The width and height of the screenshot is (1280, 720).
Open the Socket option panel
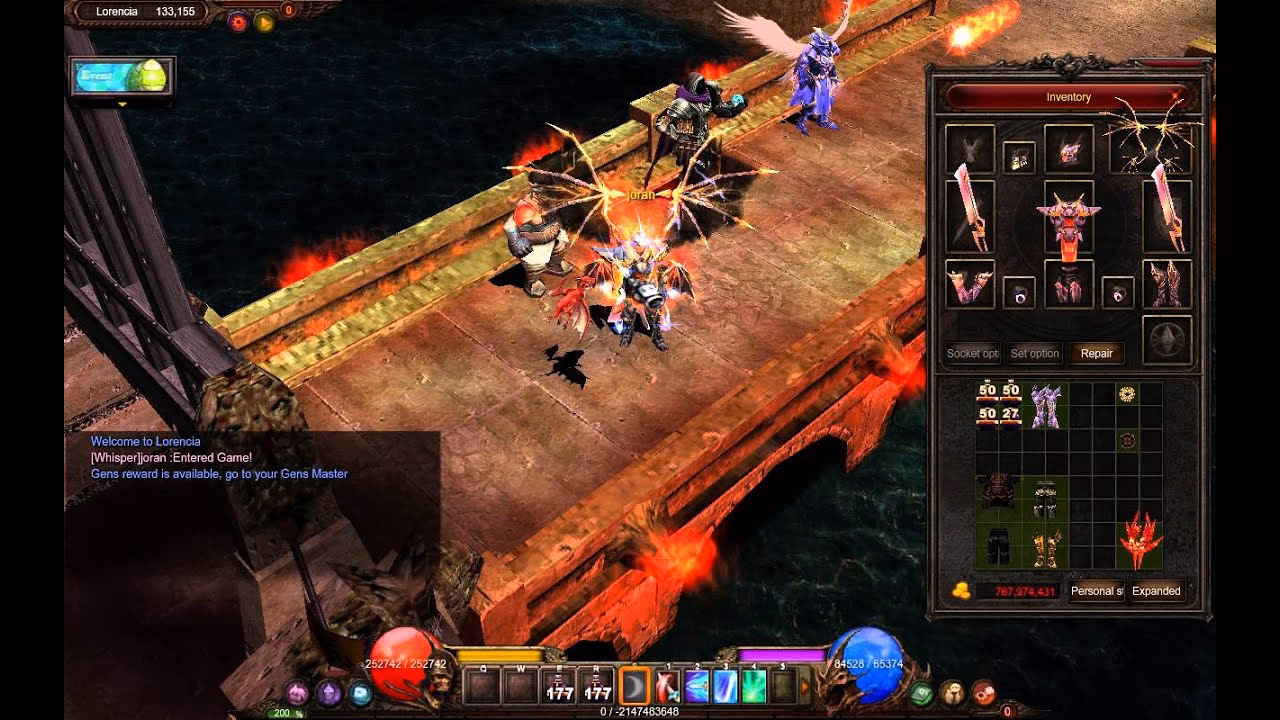click(x=972, y=353)
